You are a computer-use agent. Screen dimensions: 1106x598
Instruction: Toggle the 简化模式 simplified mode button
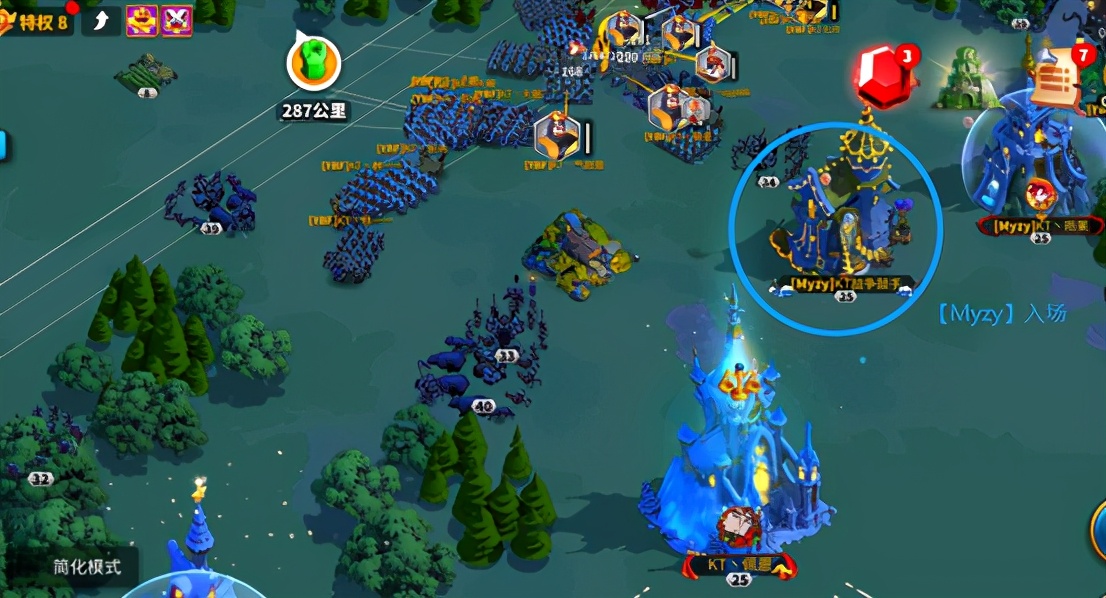coord(86,566)
